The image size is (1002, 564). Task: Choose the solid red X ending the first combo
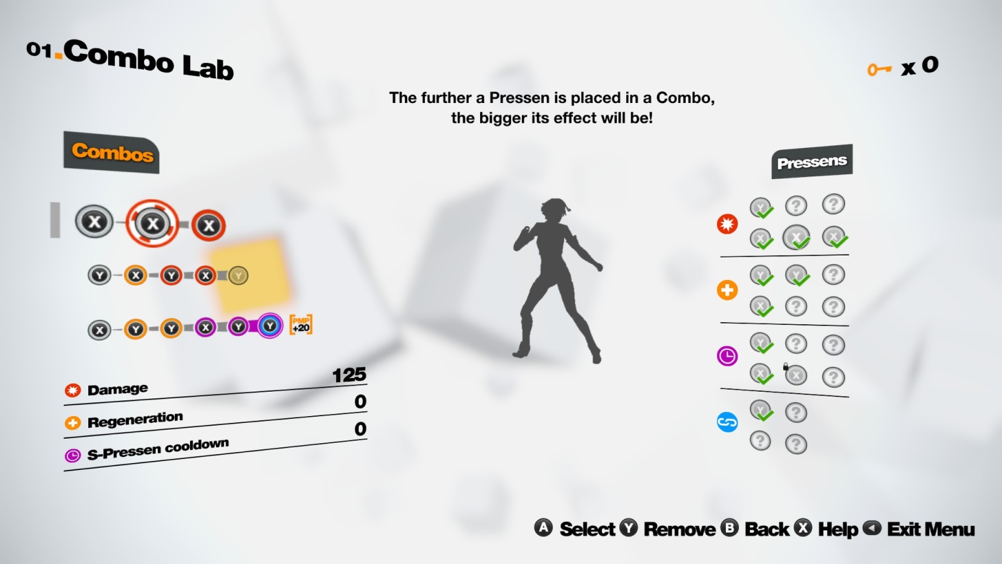click(208, 226)
